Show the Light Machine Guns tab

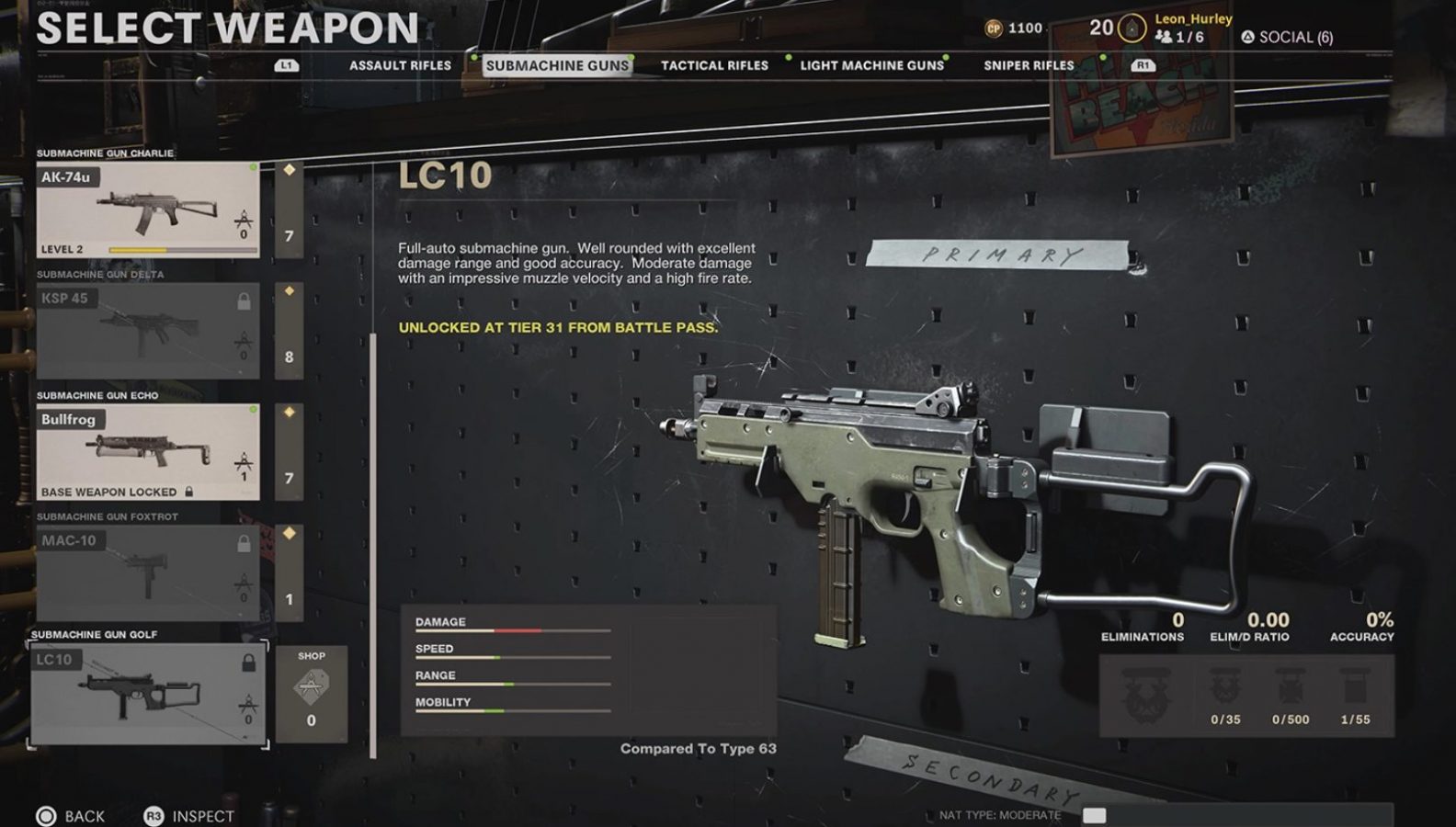click(x=871, y=65)
